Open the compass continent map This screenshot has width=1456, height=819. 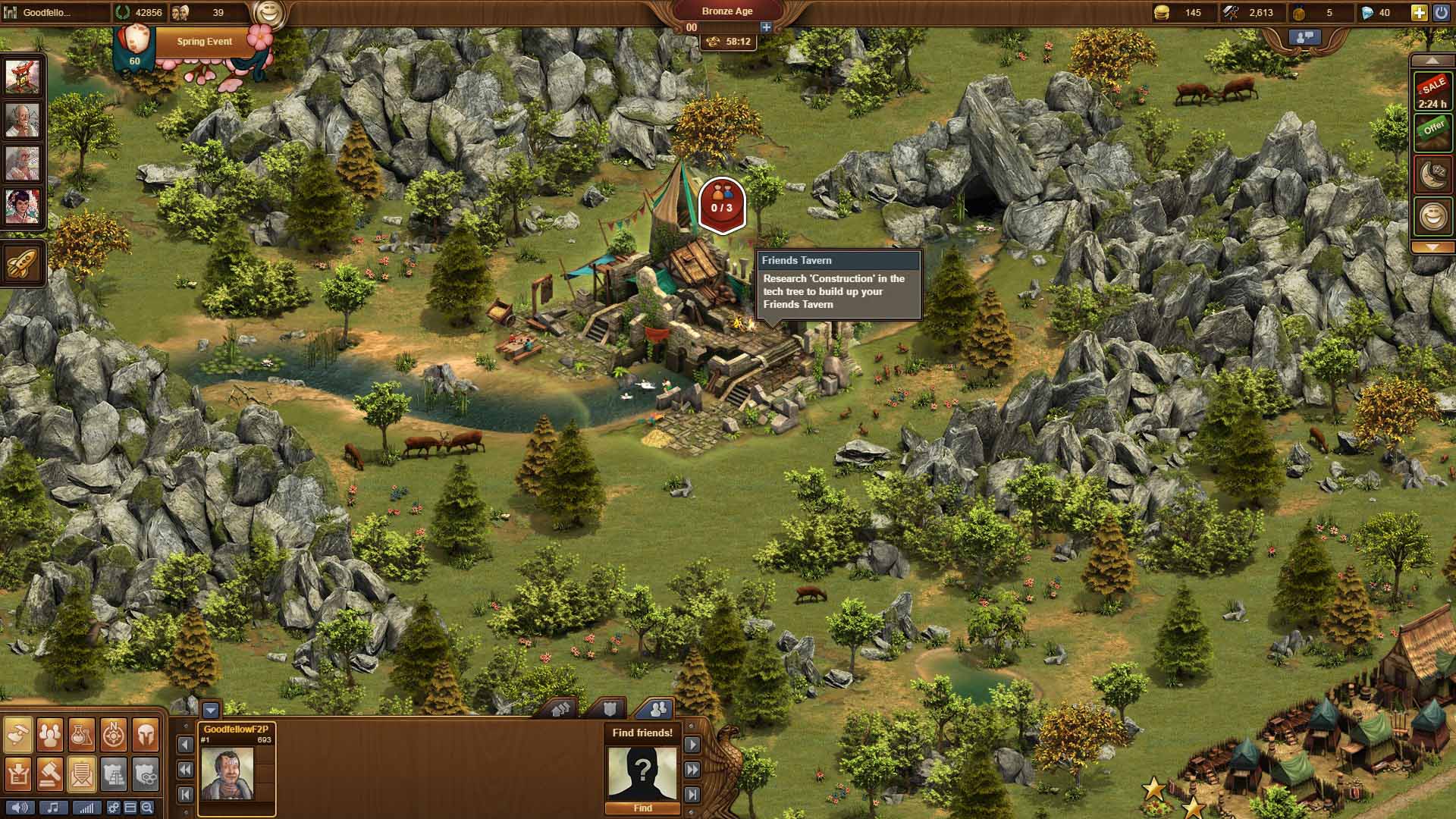click(114, 733)
